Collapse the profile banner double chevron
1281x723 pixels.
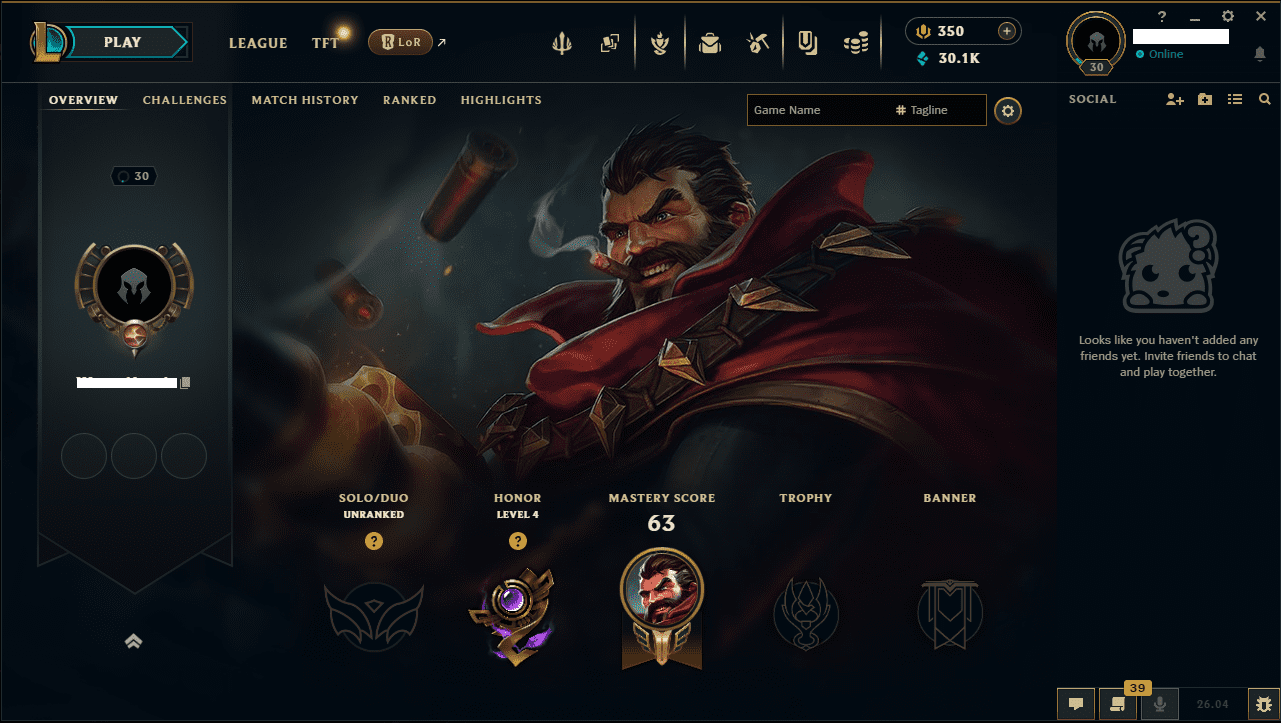coord(133,641)
